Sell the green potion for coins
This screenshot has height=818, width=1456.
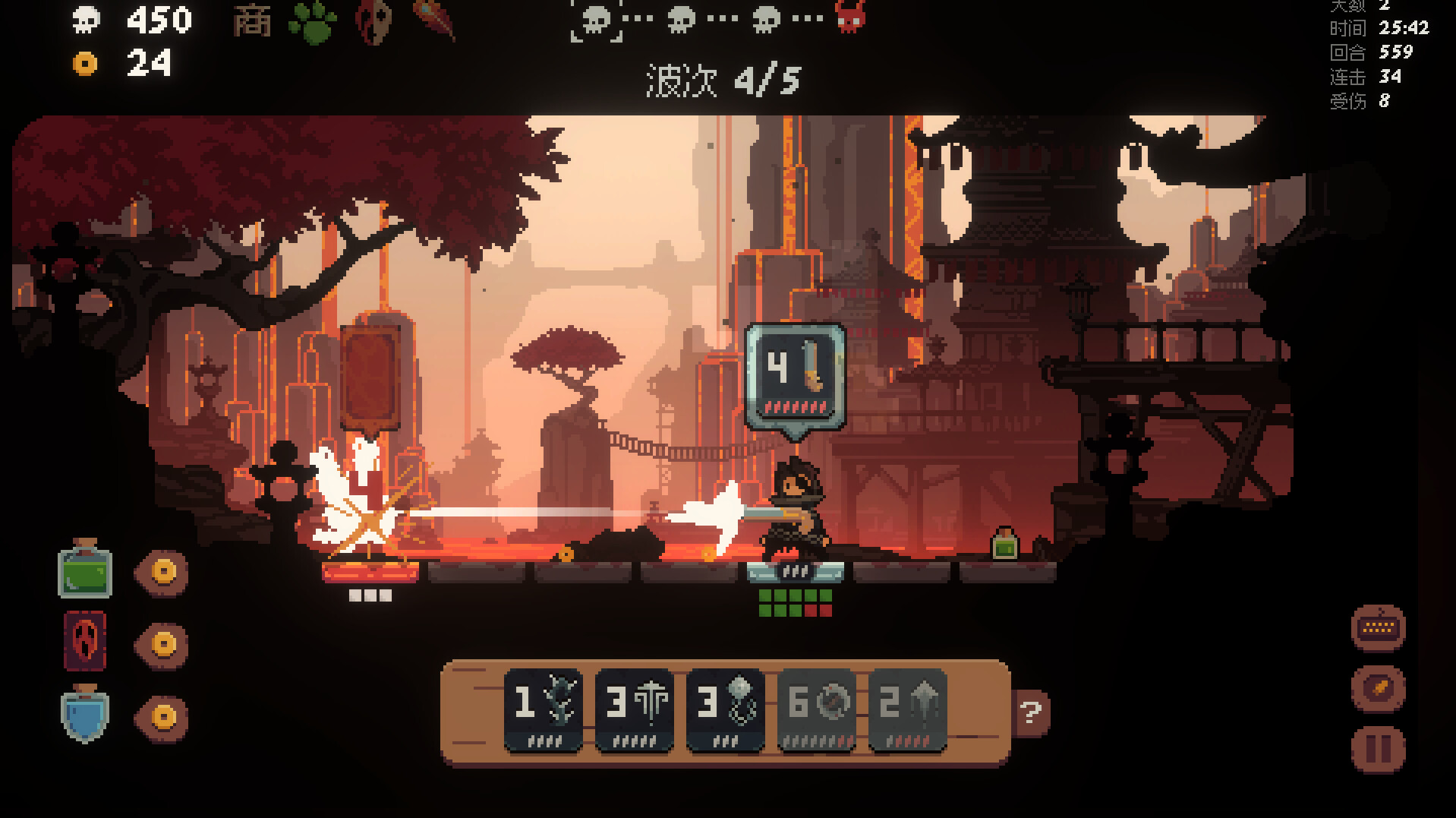click(163, 571)
